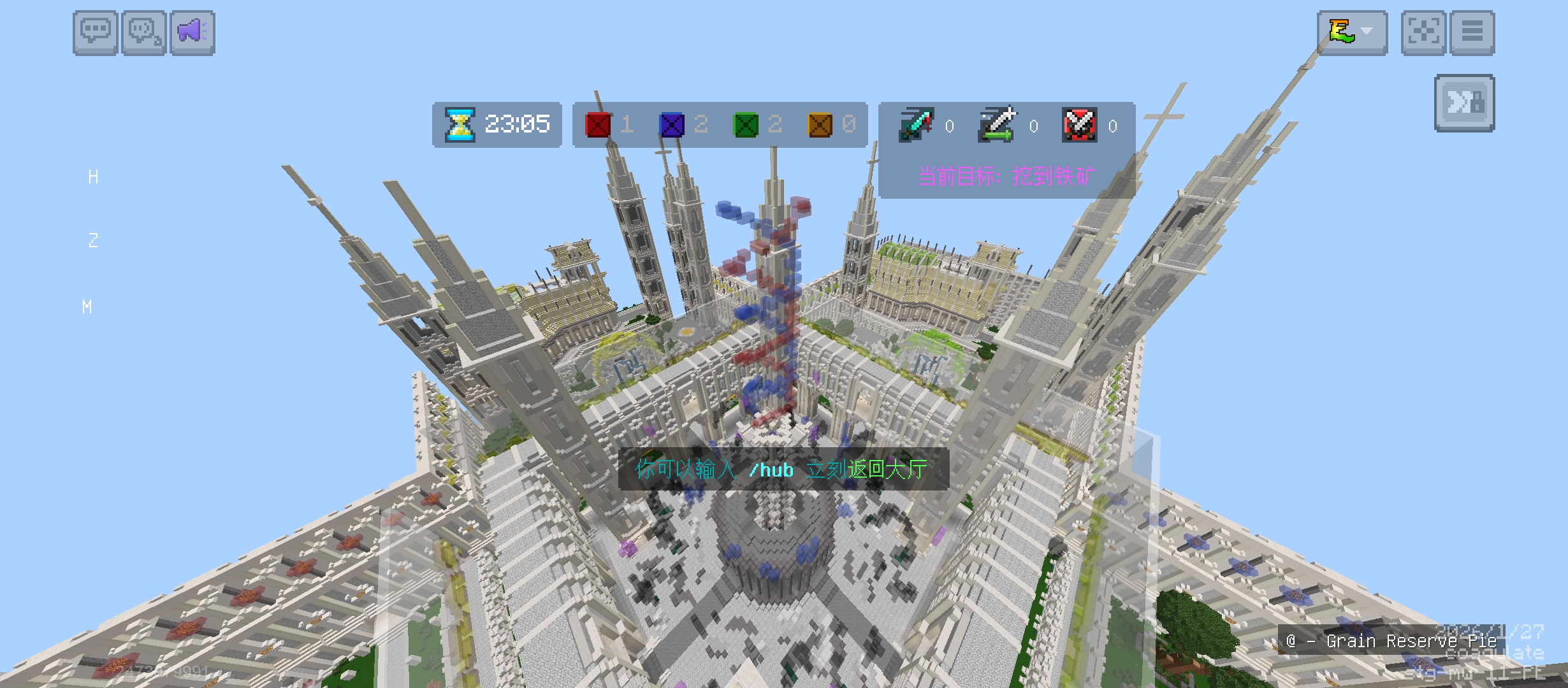The width and height of the screenshot is (1568, 688).
Task: Tap the H touch key
Action: [x=94, y=177]
